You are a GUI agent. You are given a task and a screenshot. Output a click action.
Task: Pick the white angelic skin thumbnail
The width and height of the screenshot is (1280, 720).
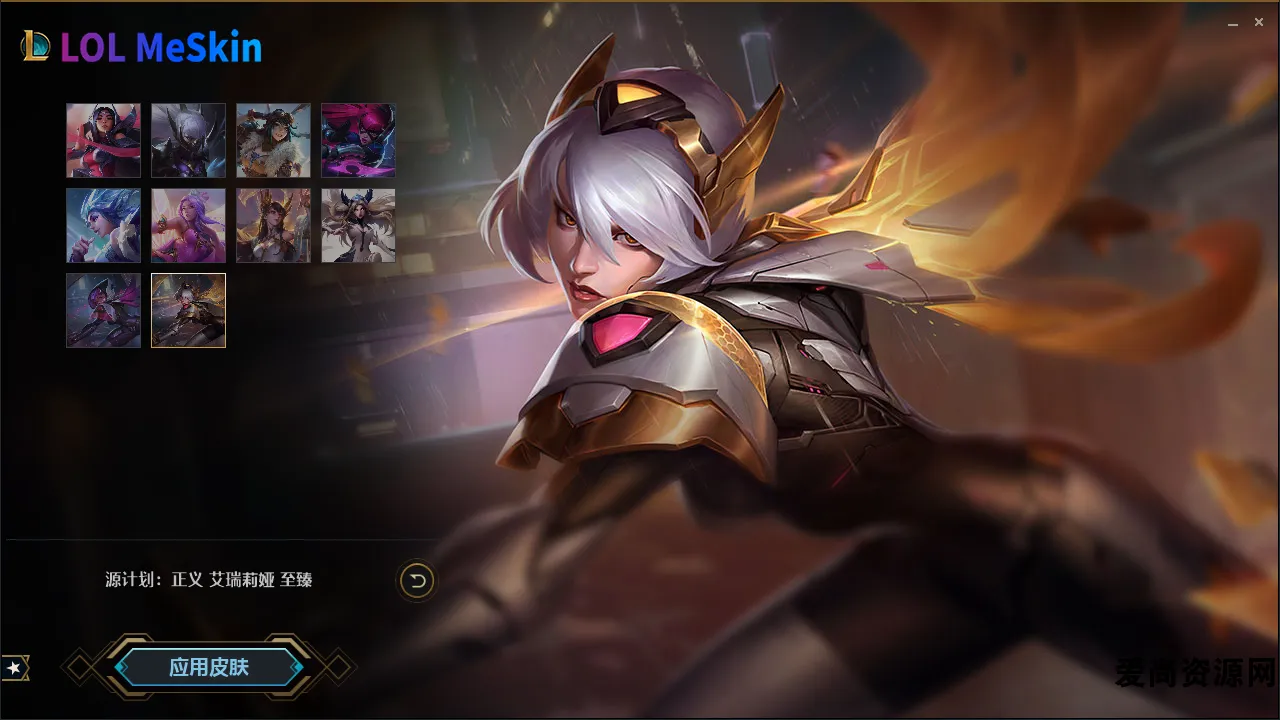[358, 225]
